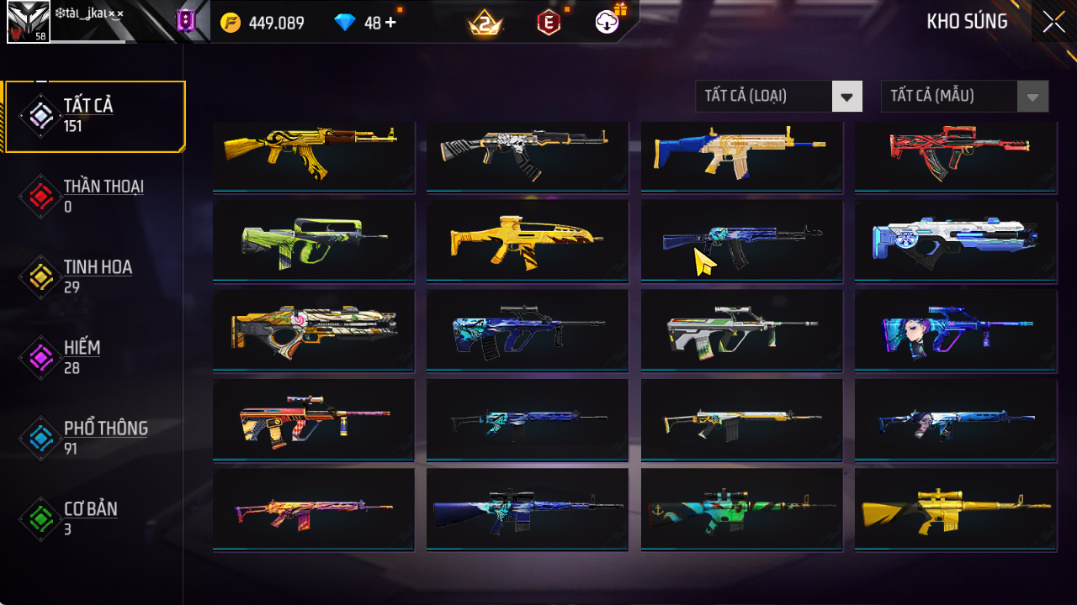Expand the Tất Cả (Mẫu) skin dropdown
Viewport: 1077px width, 605px height.
click(x=964, y=96)
